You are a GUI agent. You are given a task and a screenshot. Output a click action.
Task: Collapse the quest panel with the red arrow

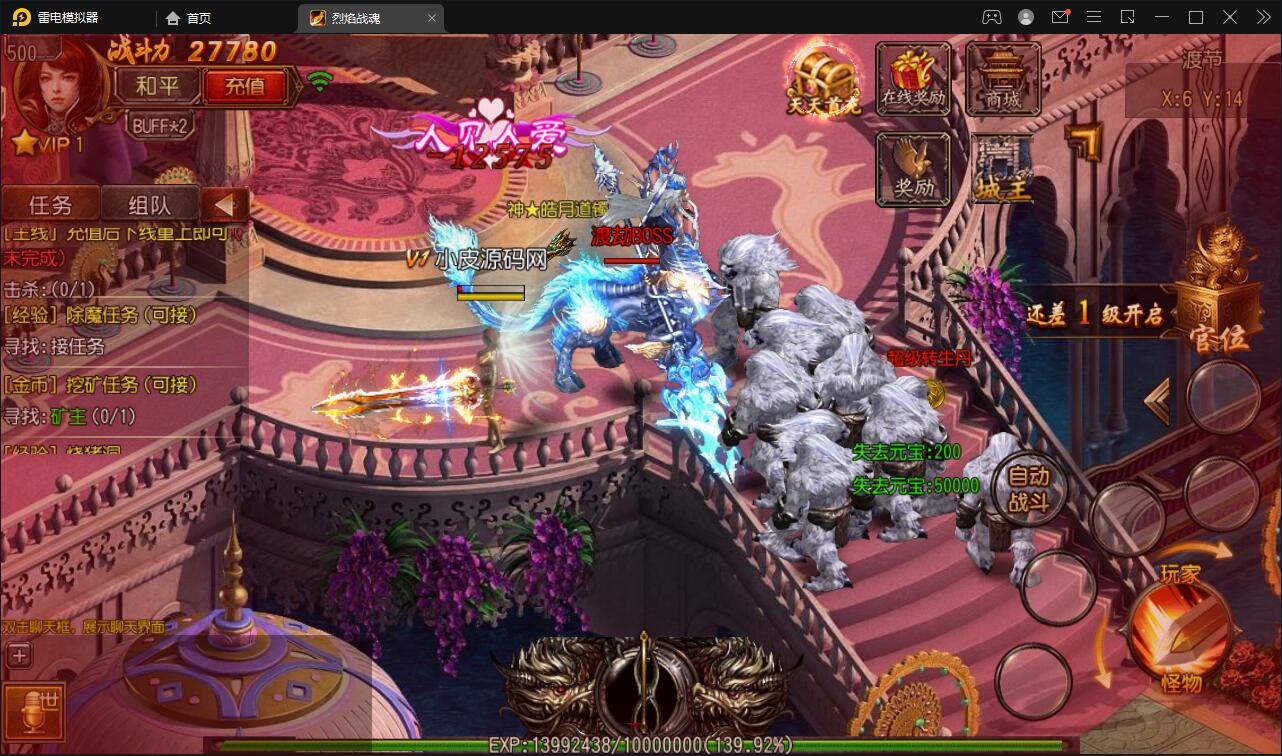pos(225,203)
